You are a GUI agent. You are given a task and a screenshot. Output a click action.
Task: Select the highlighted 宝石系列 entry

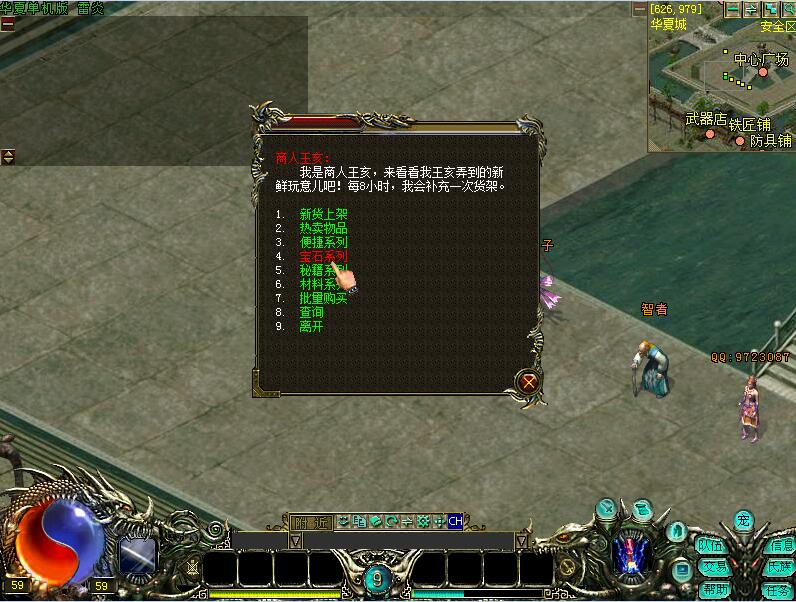323,257
